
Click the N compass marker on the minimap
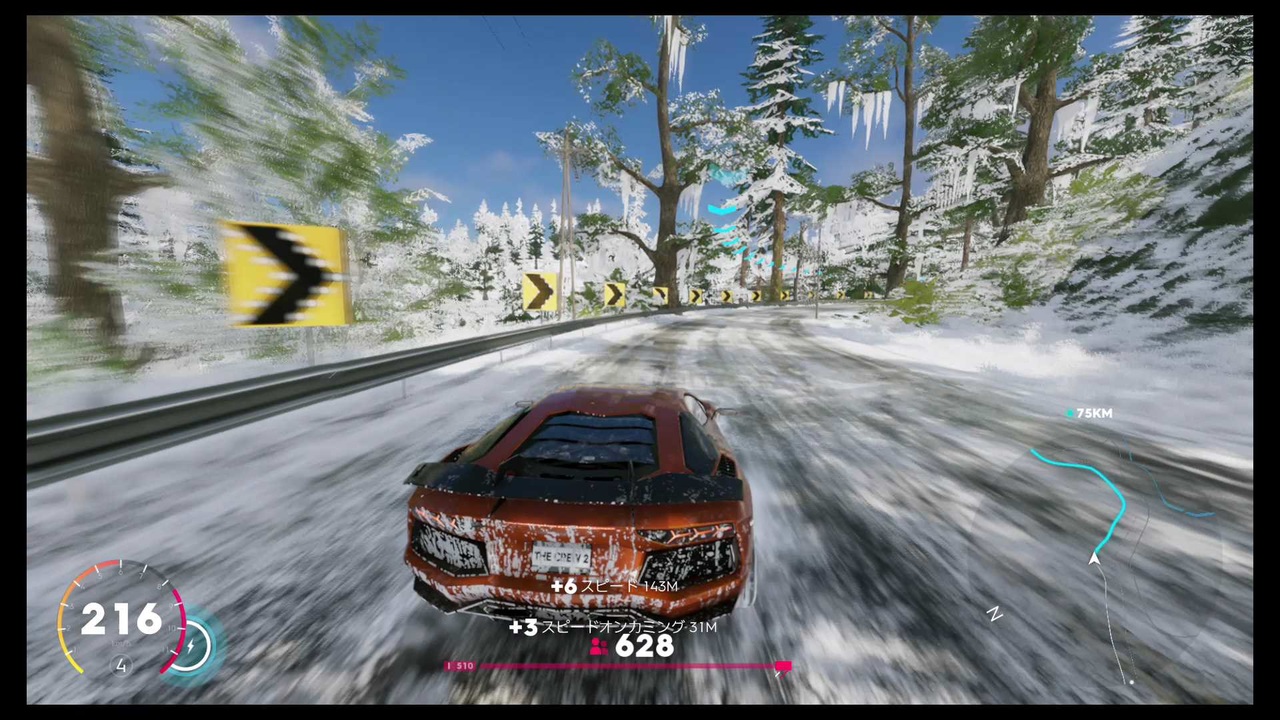tap(996, 614)
